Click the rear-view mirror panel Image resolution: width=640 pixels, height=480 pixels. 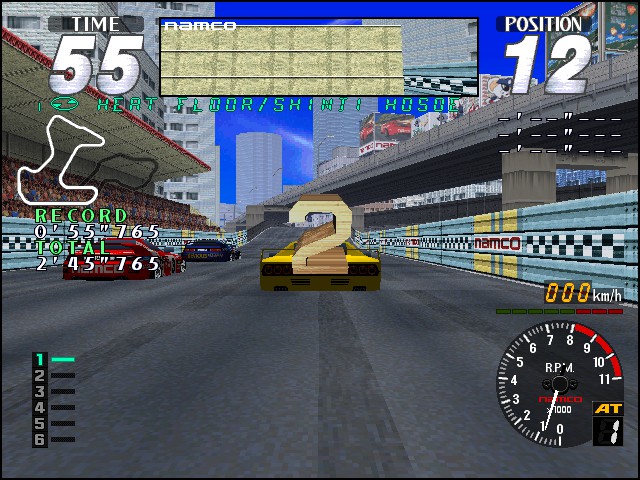(x=318, y=57)
